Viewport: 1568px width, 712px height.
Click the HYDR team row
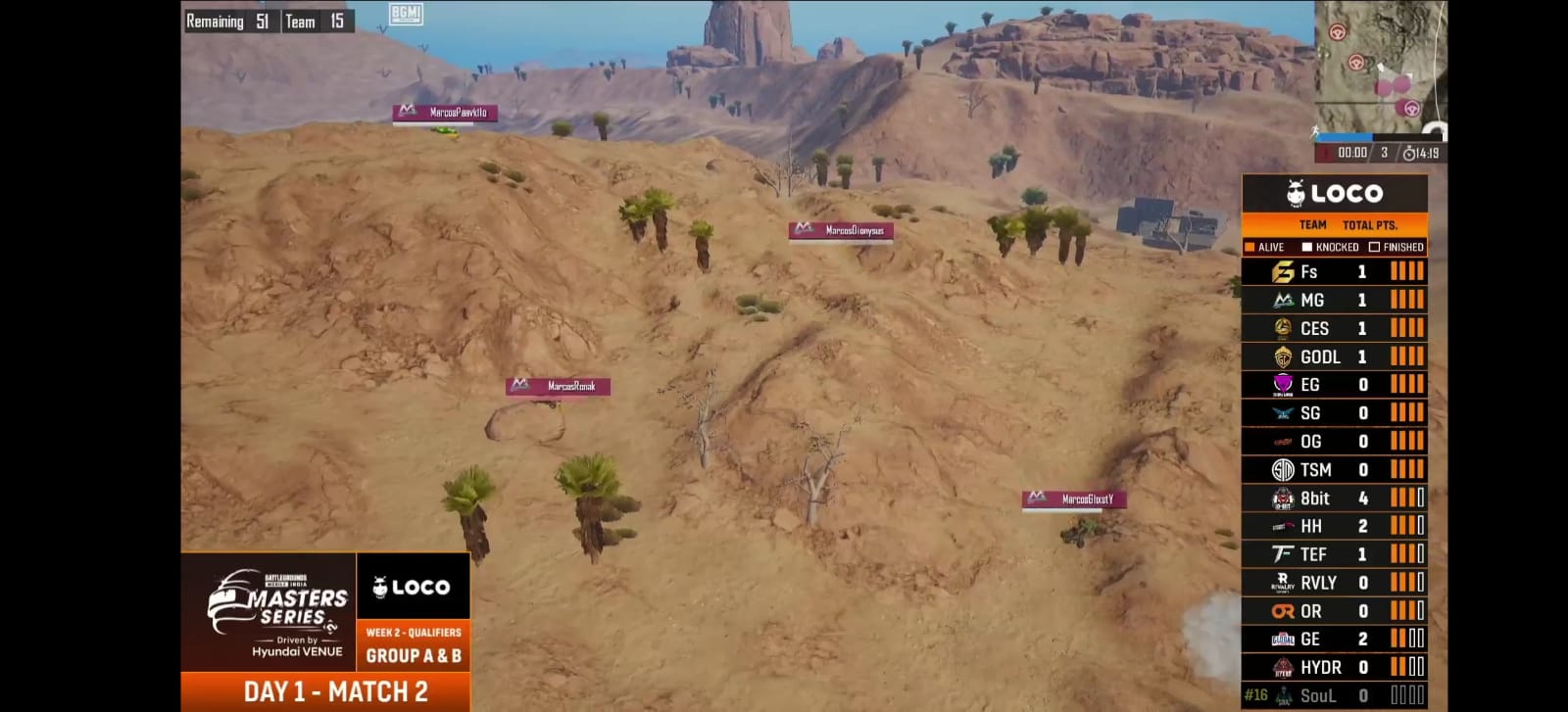click(x=1334, y=667)
